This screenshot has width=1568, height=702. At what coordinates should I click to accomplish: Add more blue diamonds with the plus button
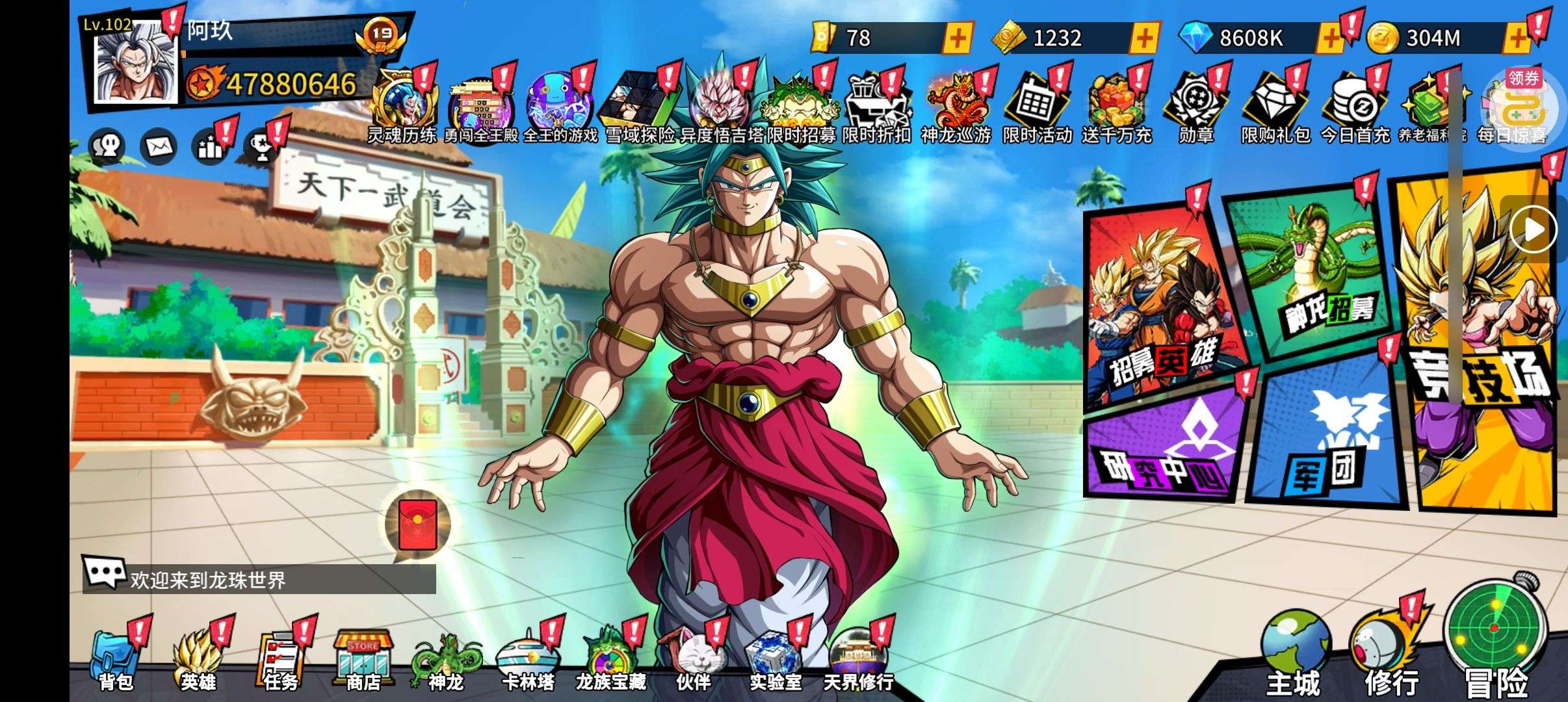1329,38
